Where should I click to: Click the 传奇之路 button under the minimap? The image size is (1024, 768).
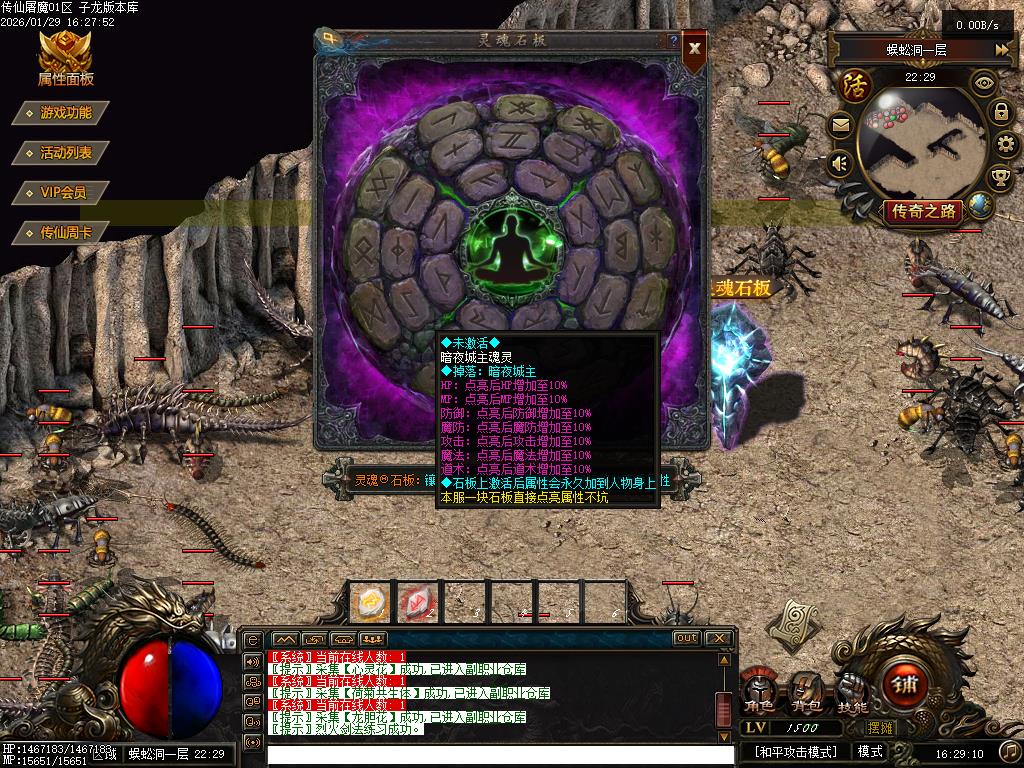click(922, 211)
